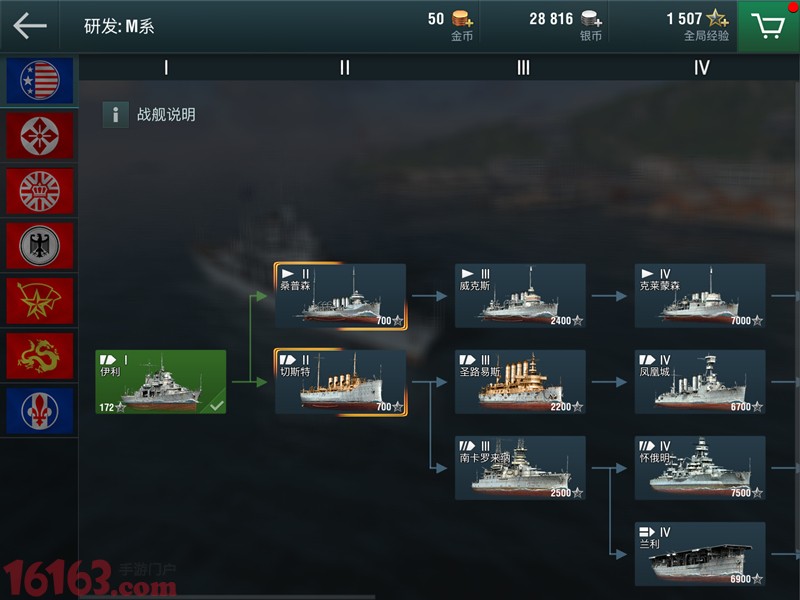Select the Soviet star flag tab
Image resolution: width=800 pixels, height=600 pixels.
[x=40, y=301]
